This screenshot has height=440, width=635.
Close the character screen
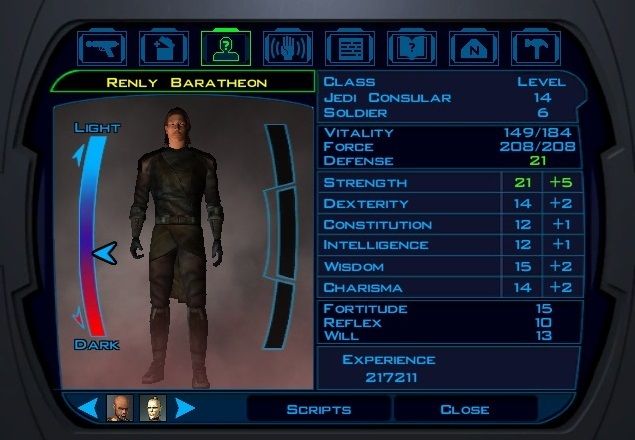pos(465,409)
